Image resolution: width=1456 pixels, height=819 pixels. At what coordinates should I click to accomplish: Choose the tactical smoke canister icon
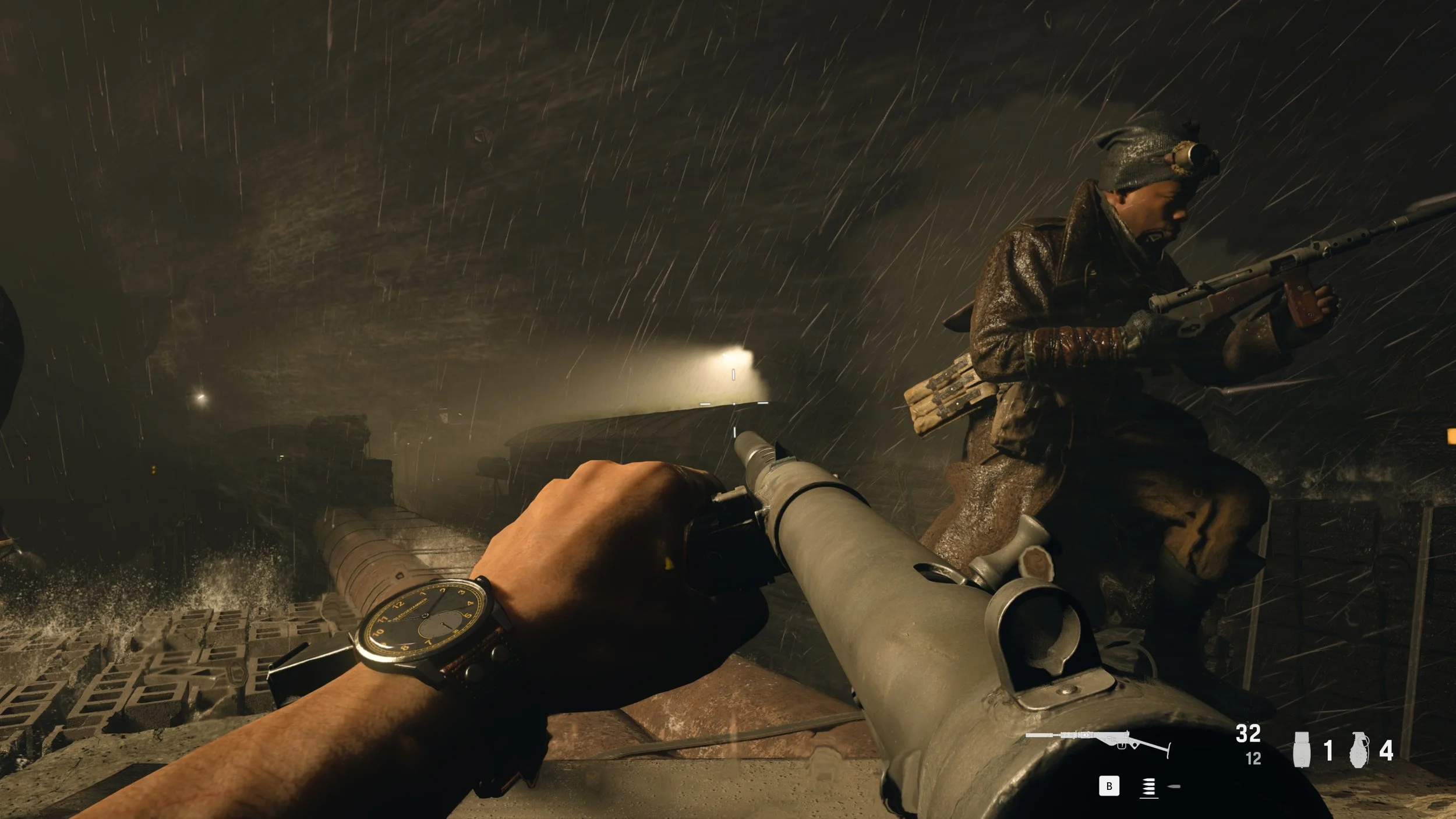pyautogui.click(x=1302, y=750)
